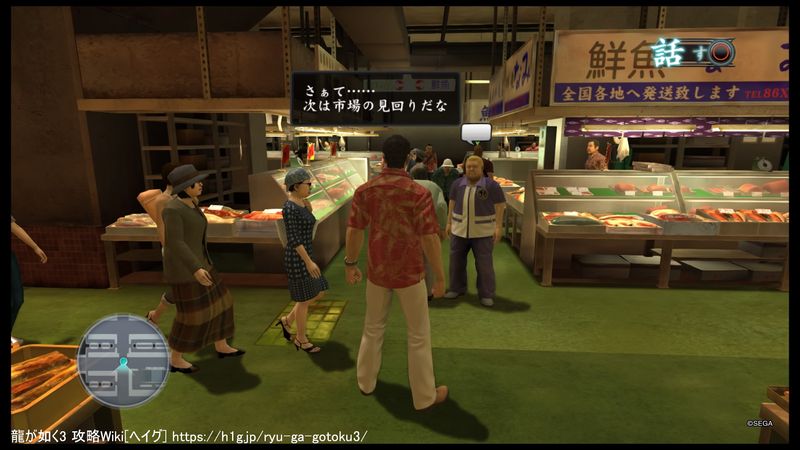This screenshot has width=800, height=450.
Task: Select the speech bubble talk marker
Action: click(476, 132)
